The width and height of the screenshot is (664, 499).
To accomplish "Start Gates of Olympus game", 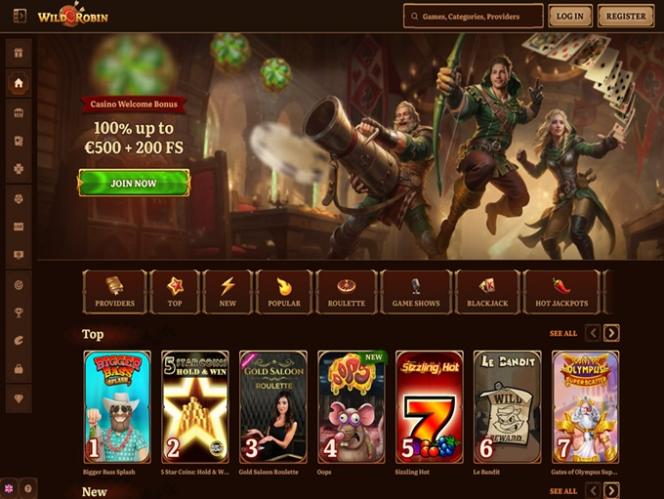I will click(585, 407).
